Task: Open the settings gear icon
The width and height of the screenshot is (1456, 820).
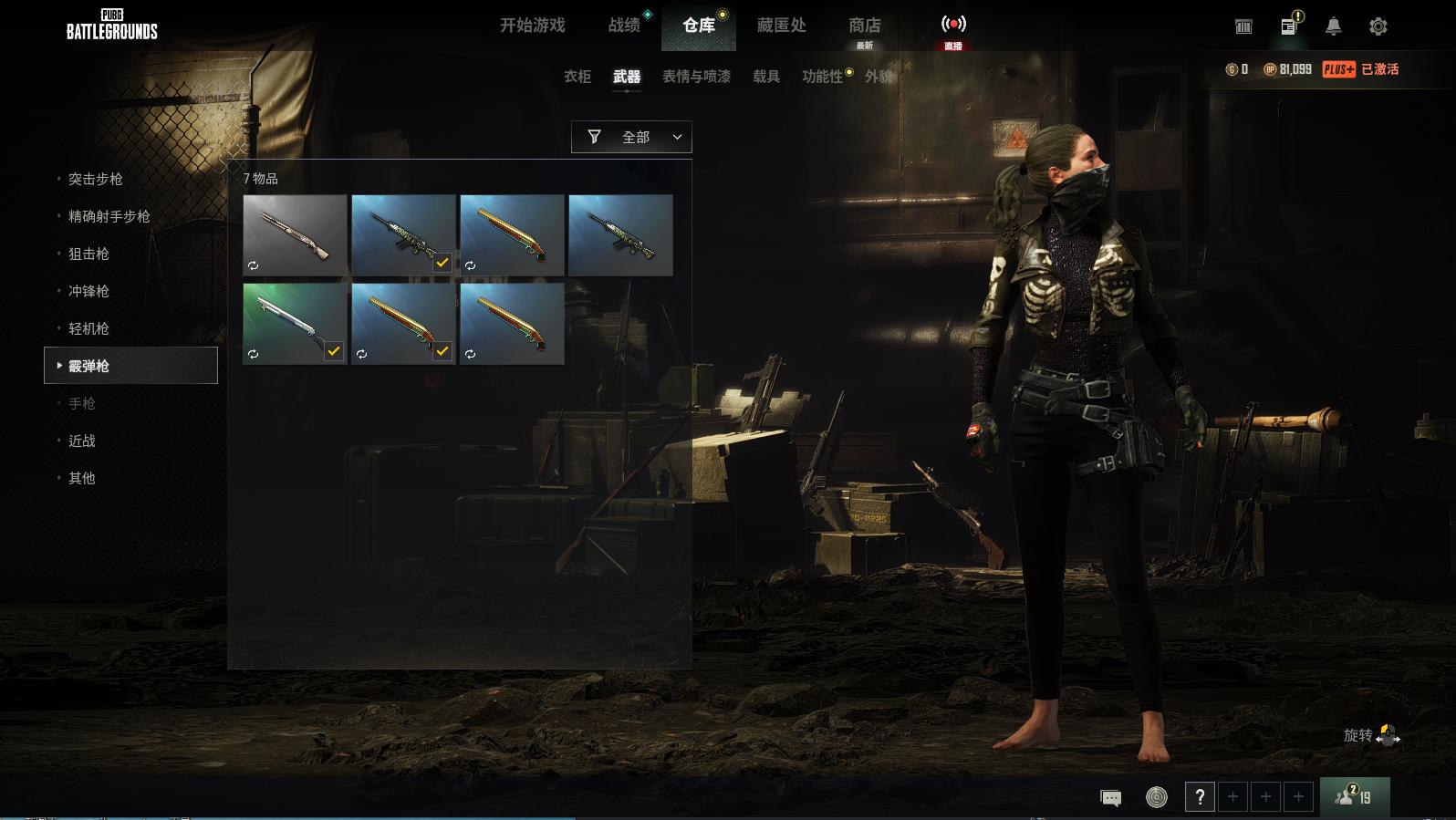Action: coord(1378,26)
